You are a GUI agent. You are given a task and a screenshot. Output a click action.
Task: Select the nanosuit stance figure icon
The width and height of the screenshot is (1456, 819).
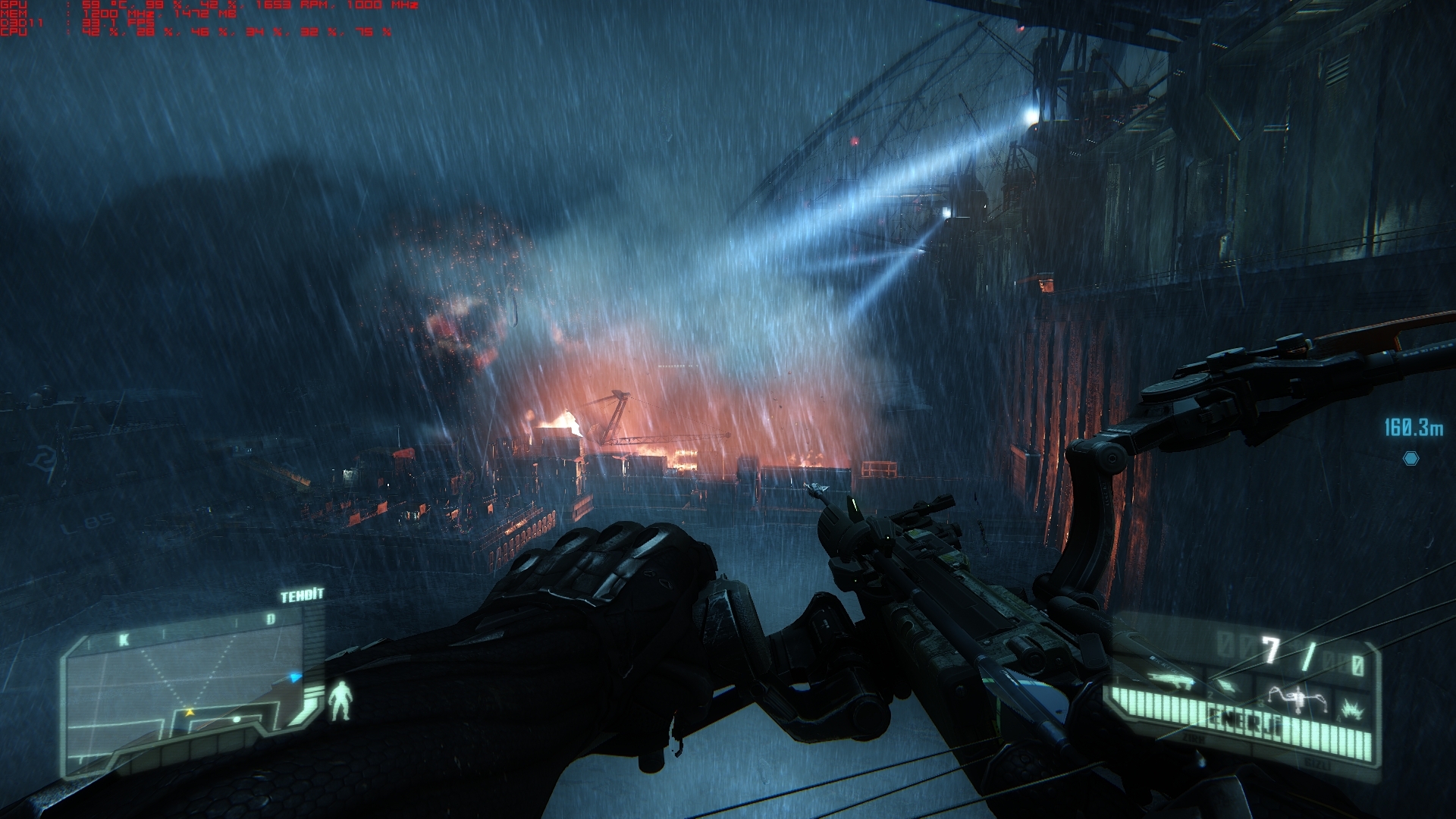[x=341, y=700]
